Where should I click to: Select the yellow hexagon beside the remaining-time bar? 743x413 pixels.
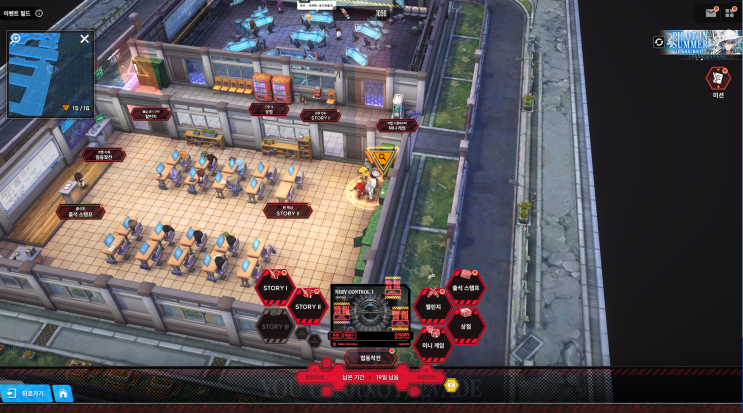(x=450, y=383)
